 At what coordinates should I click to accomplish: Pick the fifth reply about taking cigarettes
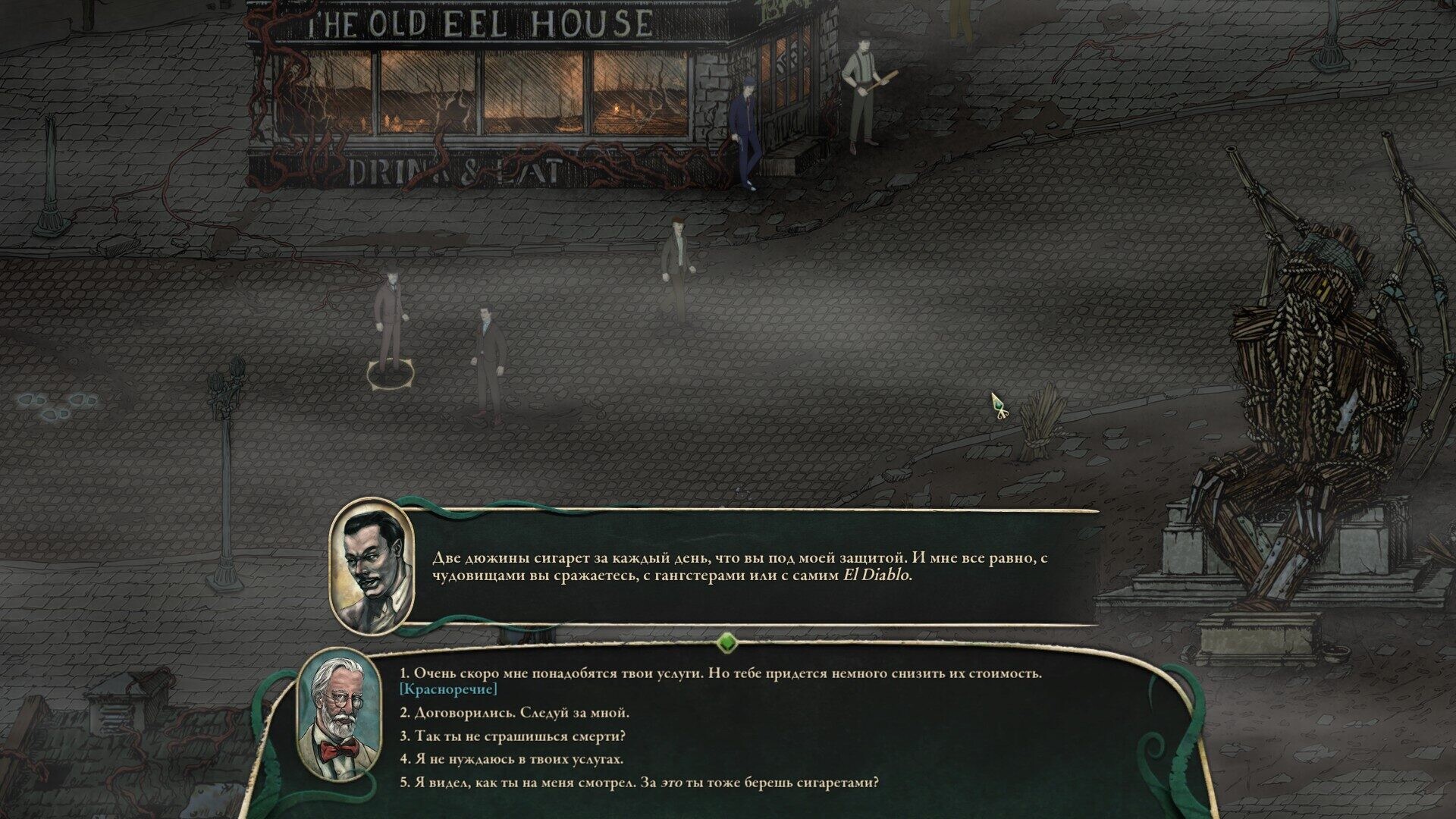(x=639, y=783)
